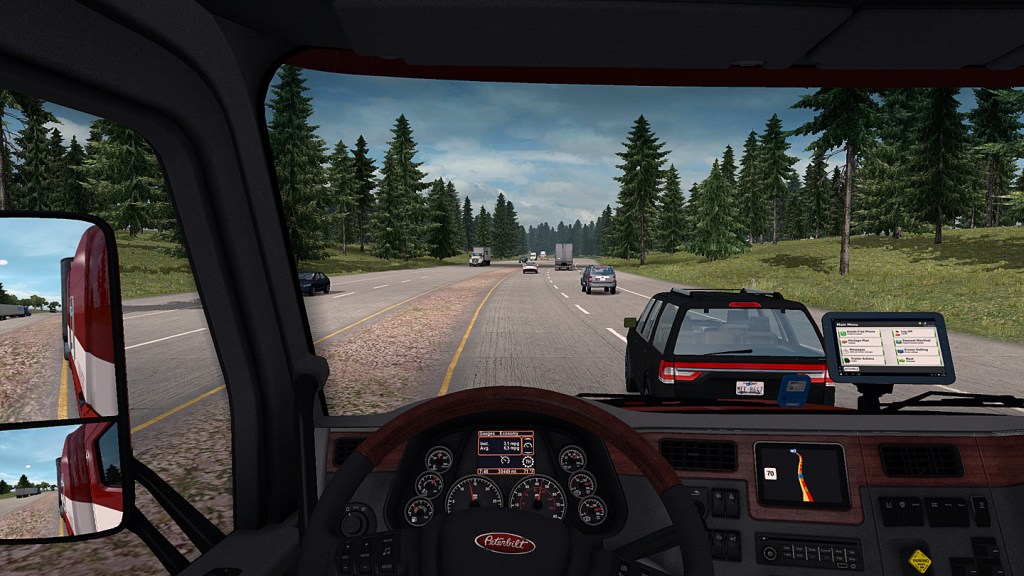Tap the dashboard GPS navigation map
The image size is (1024, 576).
tap(800, 475)
